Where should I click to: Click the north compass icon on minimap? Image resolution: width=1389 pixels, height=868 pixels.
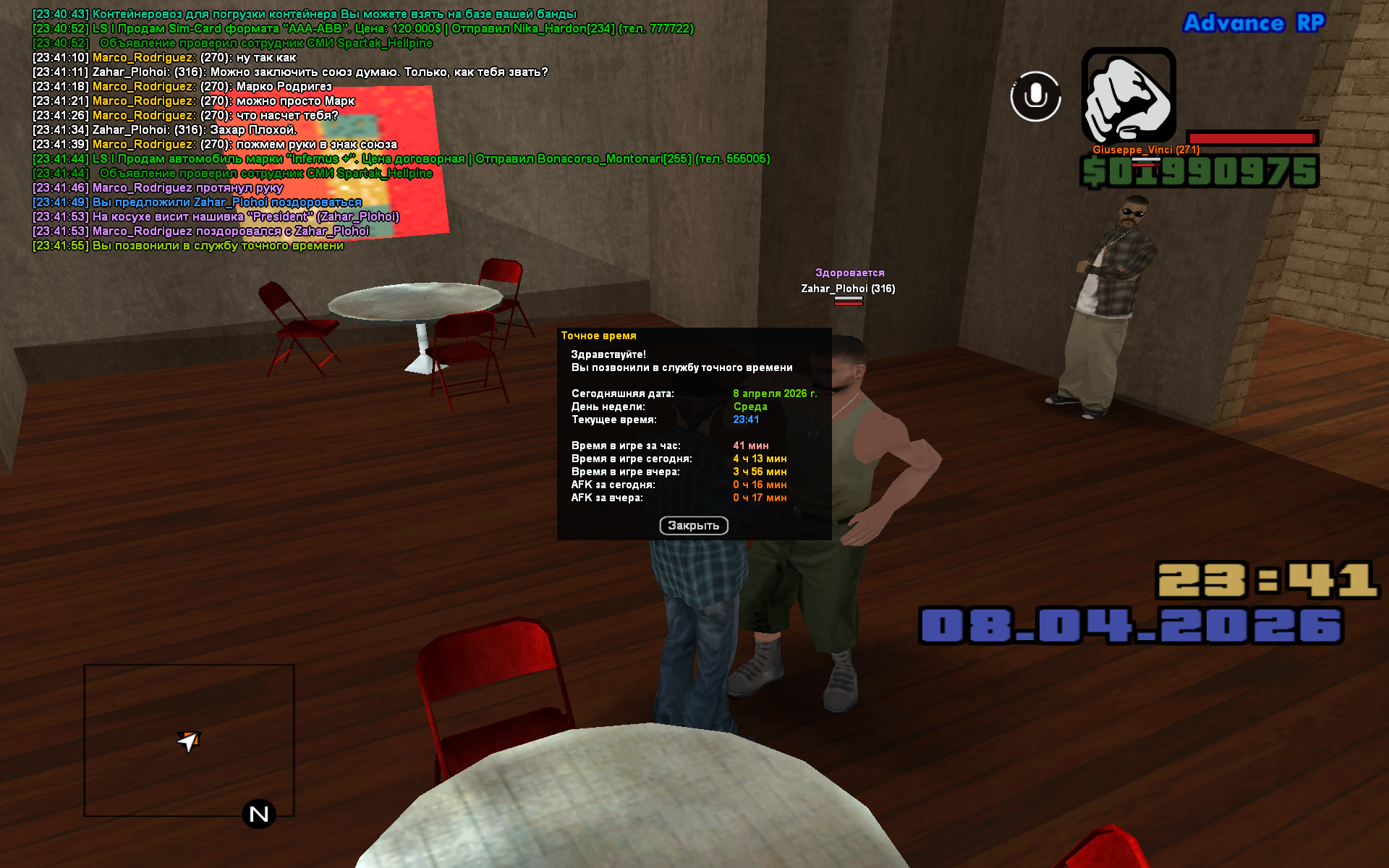tap(258, 814)
